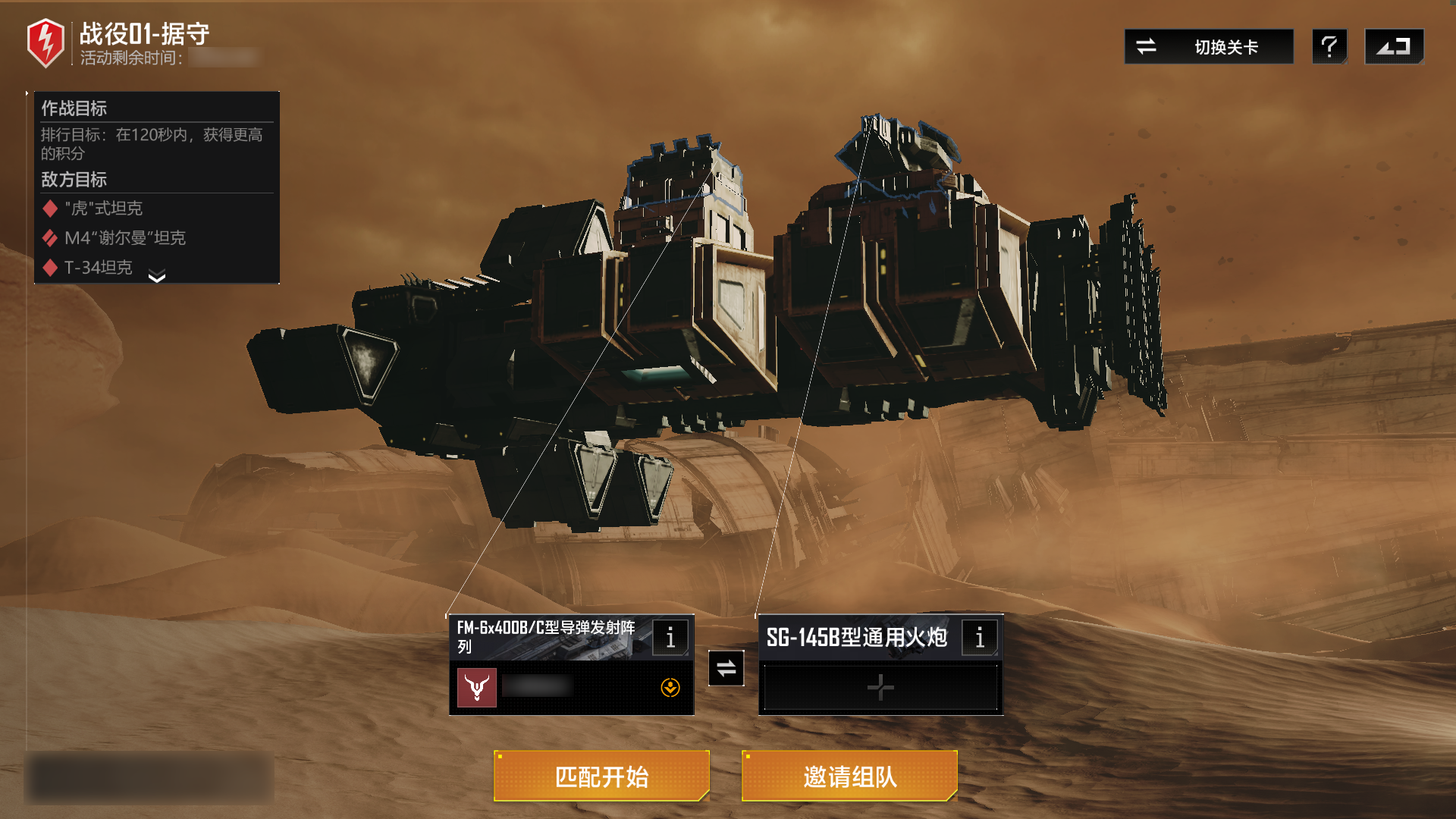Open the question mark help
Image resolution: width=1456 pixels, height=819 pixels.
[x=1329, y=47]
